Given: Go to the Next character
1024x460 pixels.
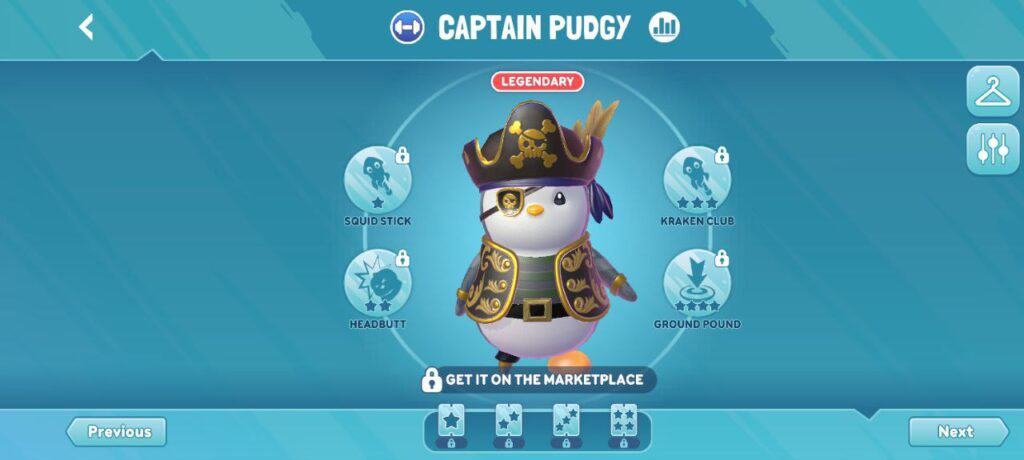Looking at the screenshot, I should point(956,432).
